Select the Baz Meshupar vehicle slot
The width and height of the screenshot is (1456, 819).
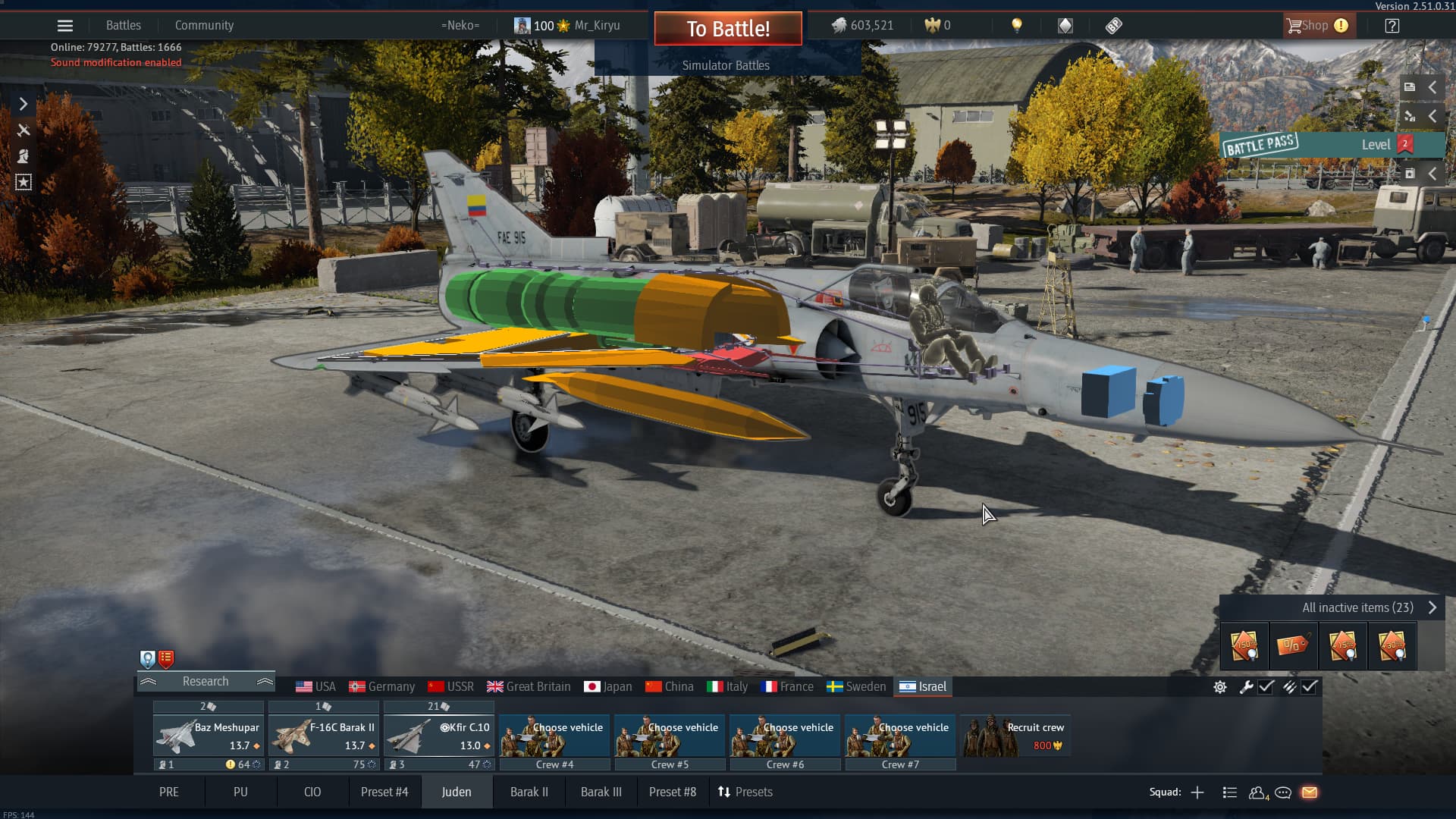[209, 736]
